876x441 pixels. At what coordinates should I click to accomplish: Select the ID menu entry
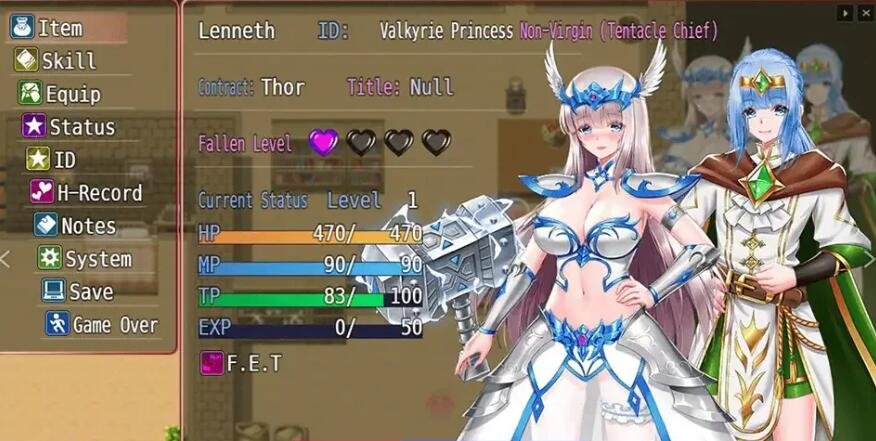[x=64, y=160]
